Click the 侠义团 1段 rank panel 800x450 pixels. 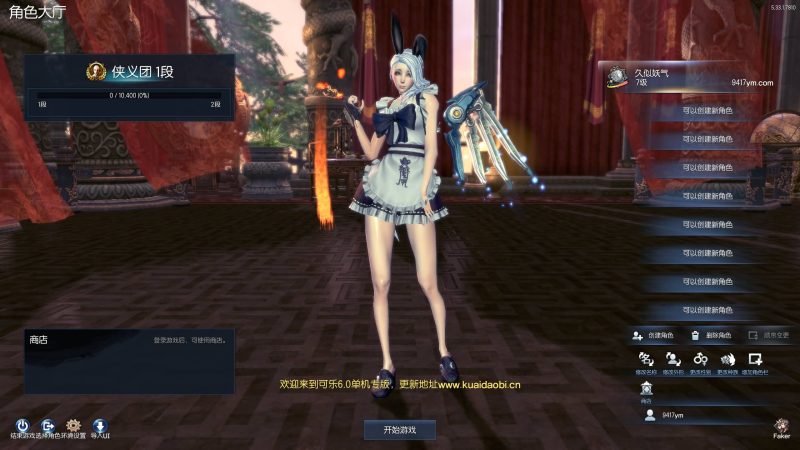(x=129, y=87)
